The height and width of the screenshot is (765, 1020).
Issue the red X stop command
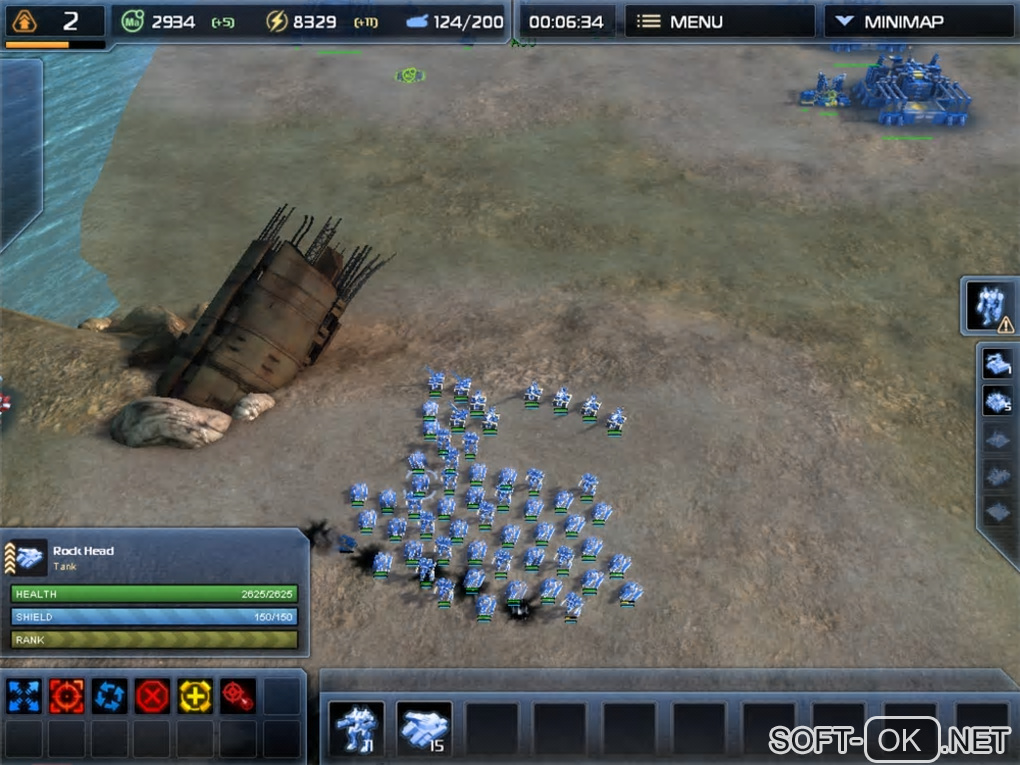[x=153, y=696]
